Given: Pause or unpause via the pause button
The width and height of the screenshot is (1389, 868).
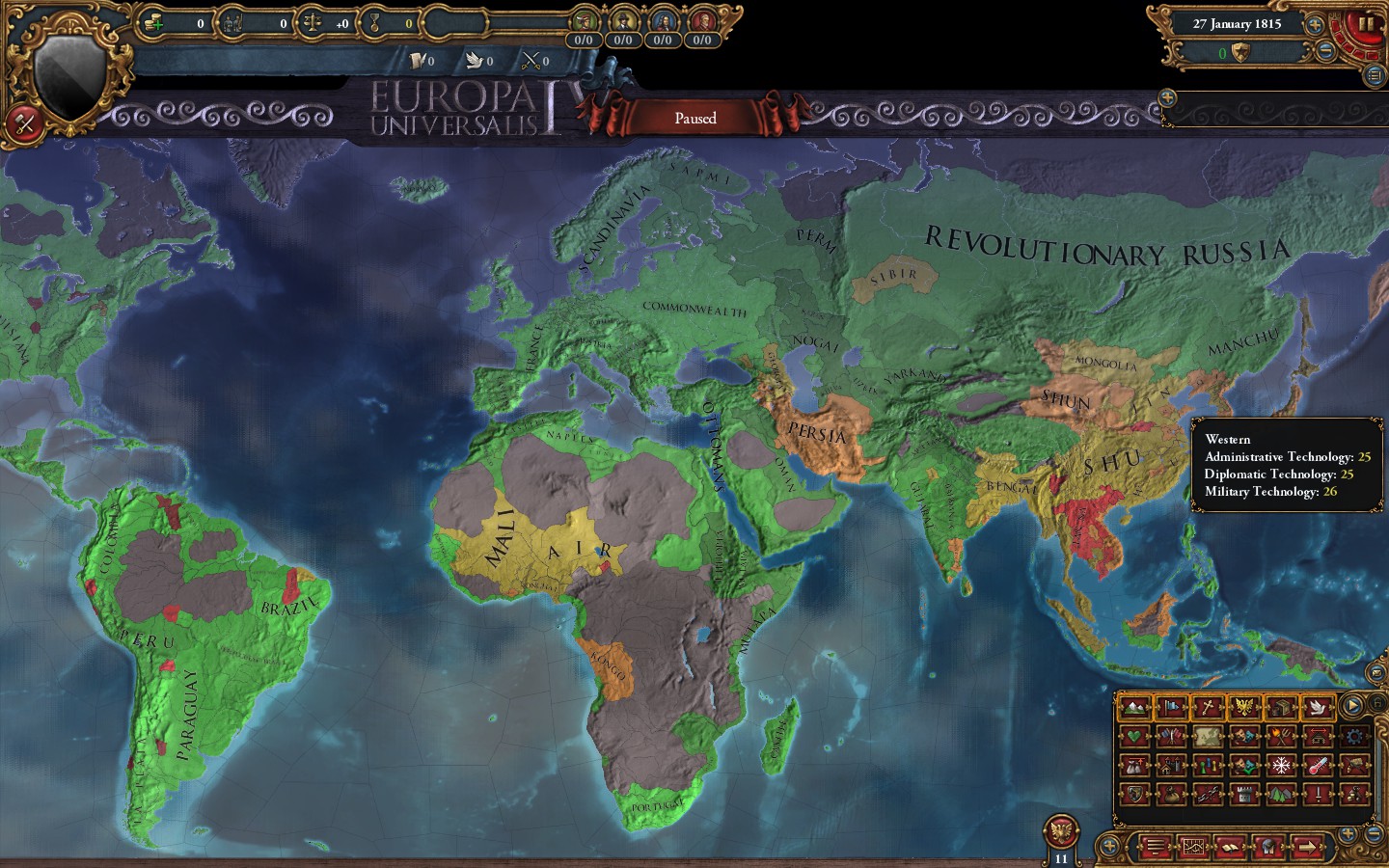Looking at the screenshot, I should click(x=1366, y=26).
